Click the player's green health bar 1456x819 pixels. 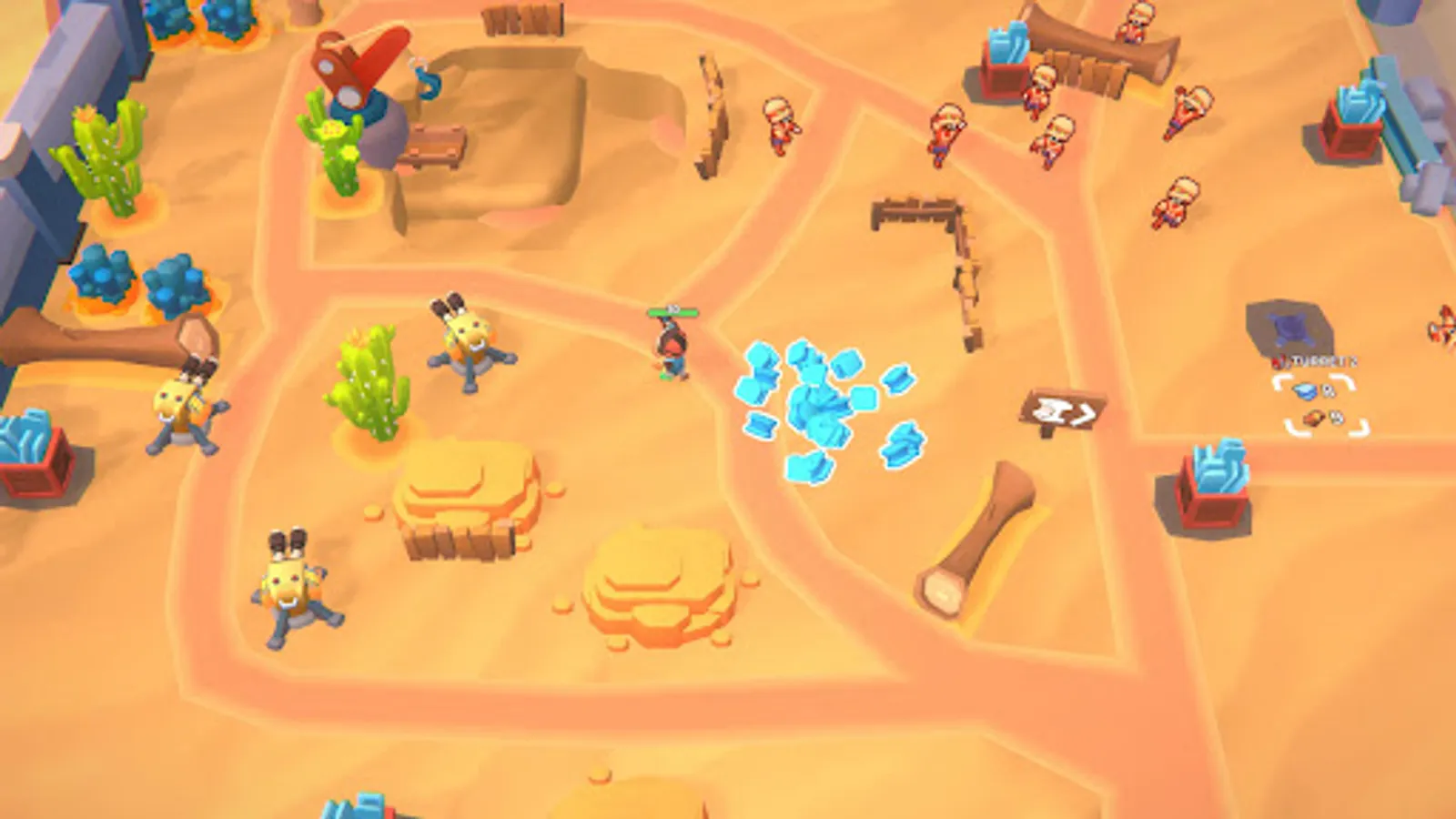672,310
